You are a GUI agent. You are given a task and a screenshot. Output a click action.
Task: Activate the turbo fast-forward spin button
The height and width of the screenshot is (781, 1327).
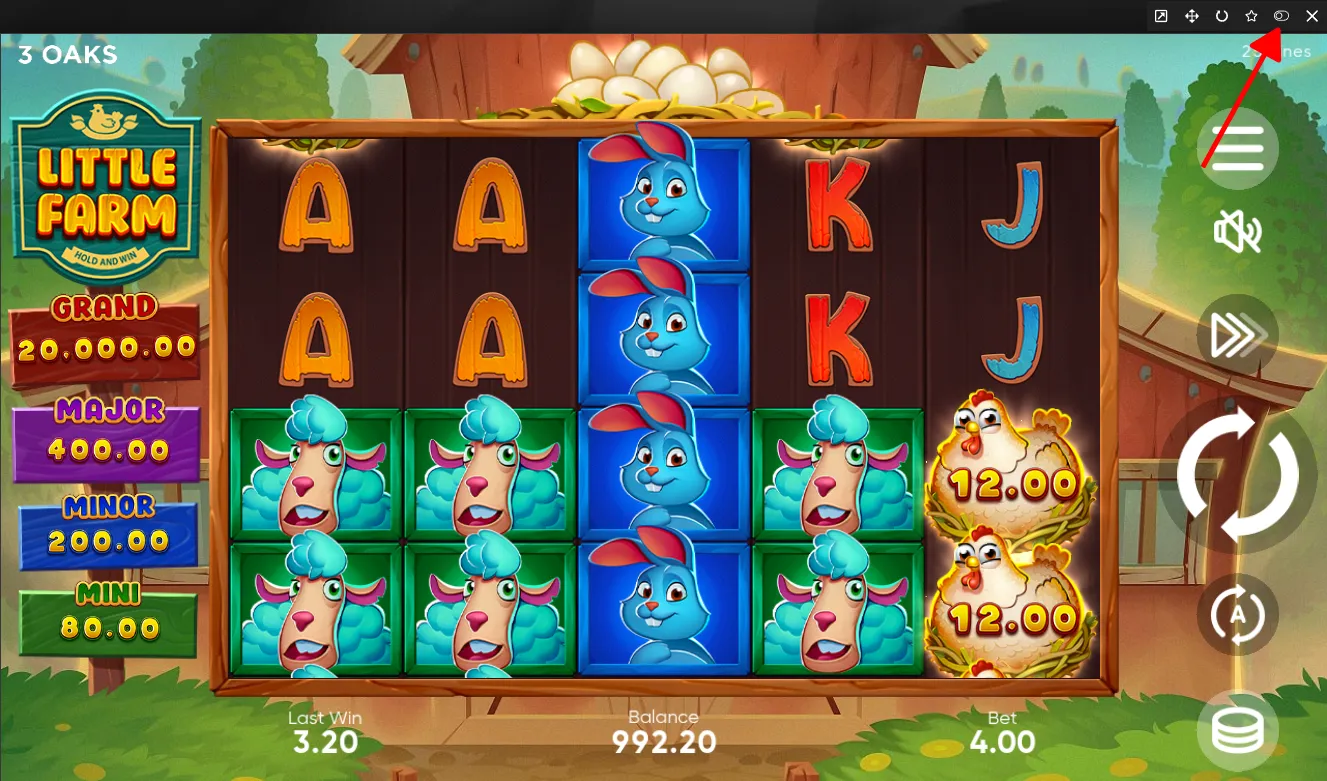pos(1238,336)
